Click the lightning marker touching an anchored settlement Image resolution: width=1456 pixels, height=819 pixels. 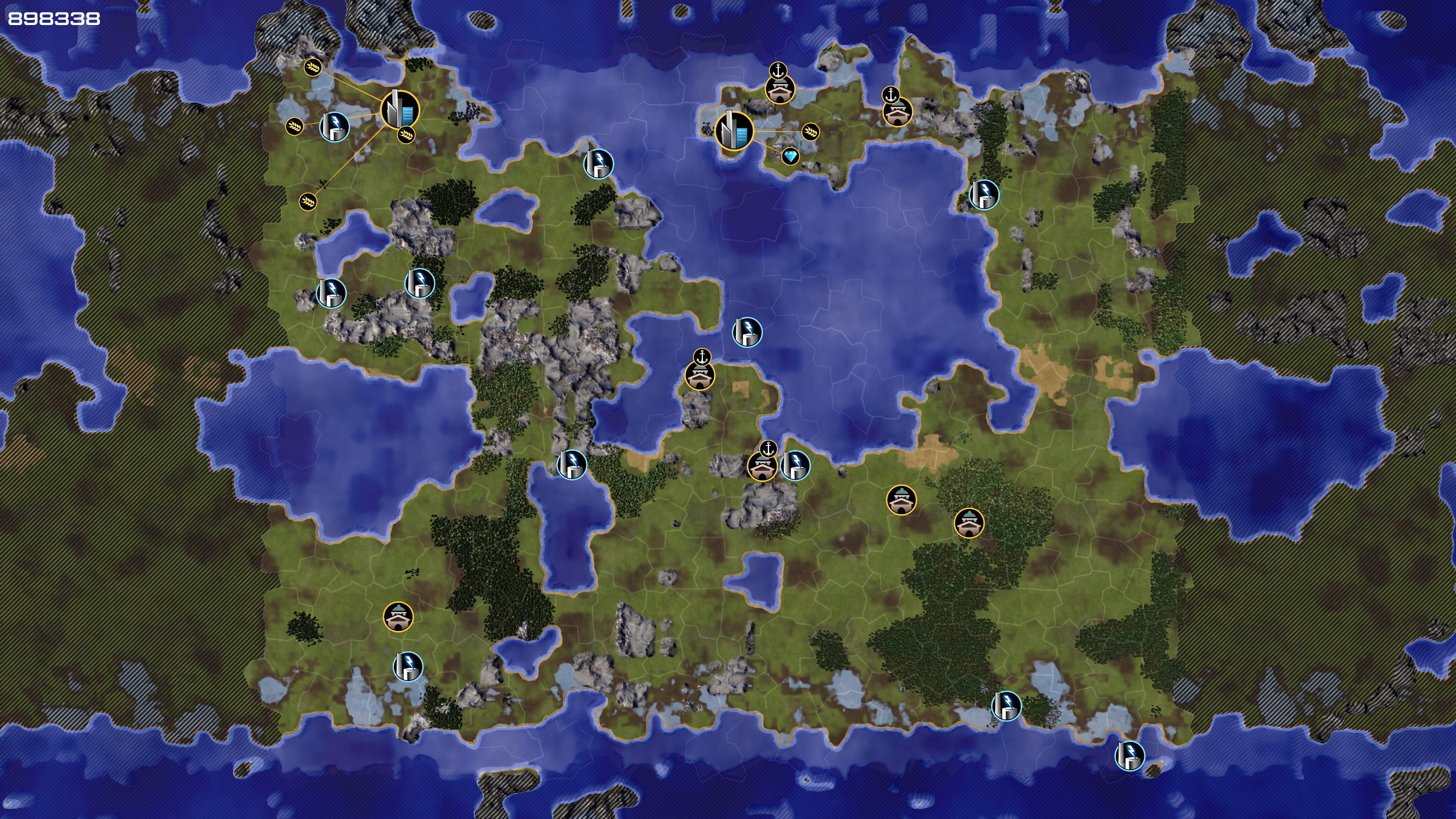pos(795,465)
